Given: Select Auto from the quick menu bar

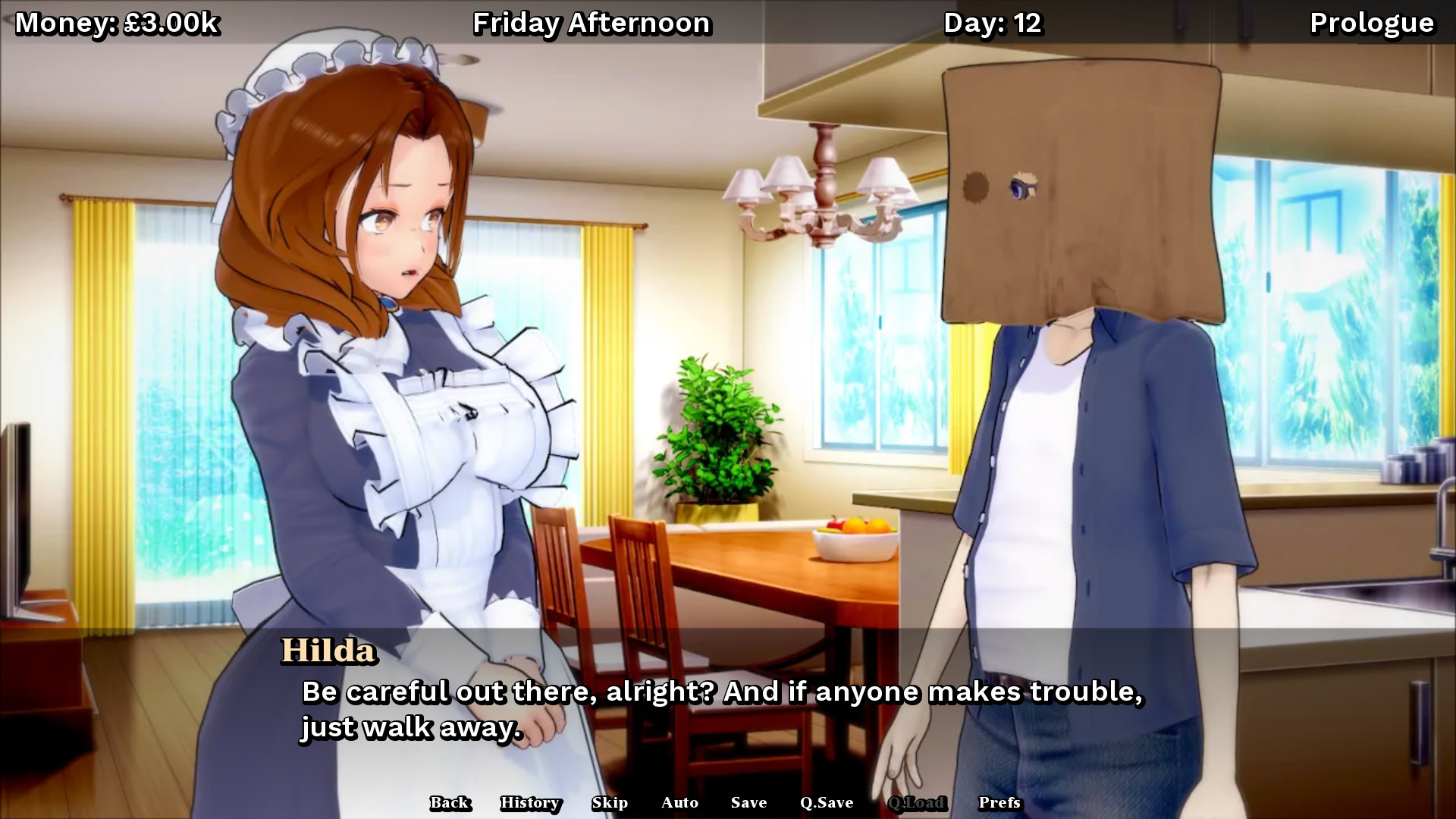Looking at the screenshot, I should [680, 802].
